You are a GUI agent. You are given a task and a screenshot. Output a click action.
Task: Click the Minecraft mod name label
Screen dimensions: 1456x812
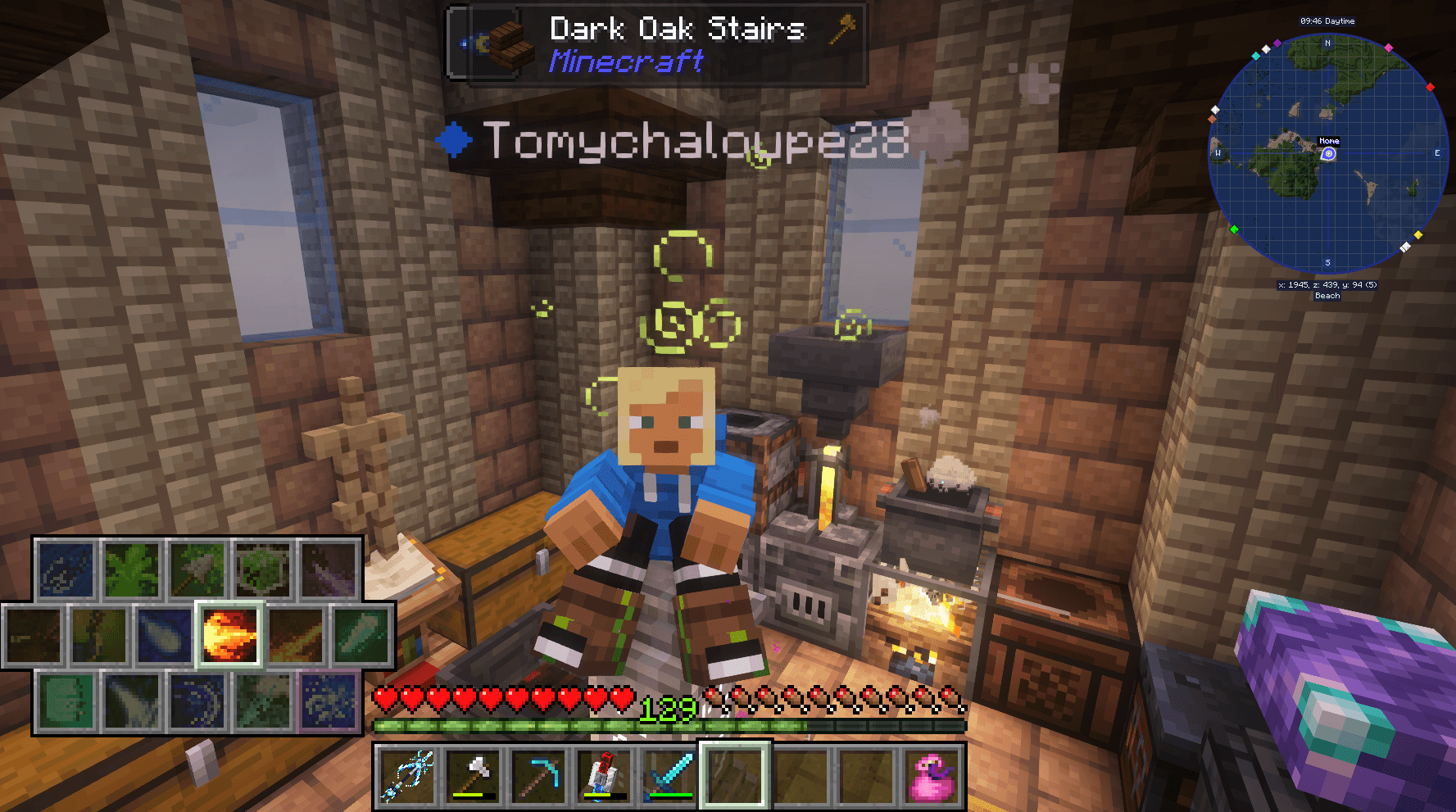(x=625, y=61)
